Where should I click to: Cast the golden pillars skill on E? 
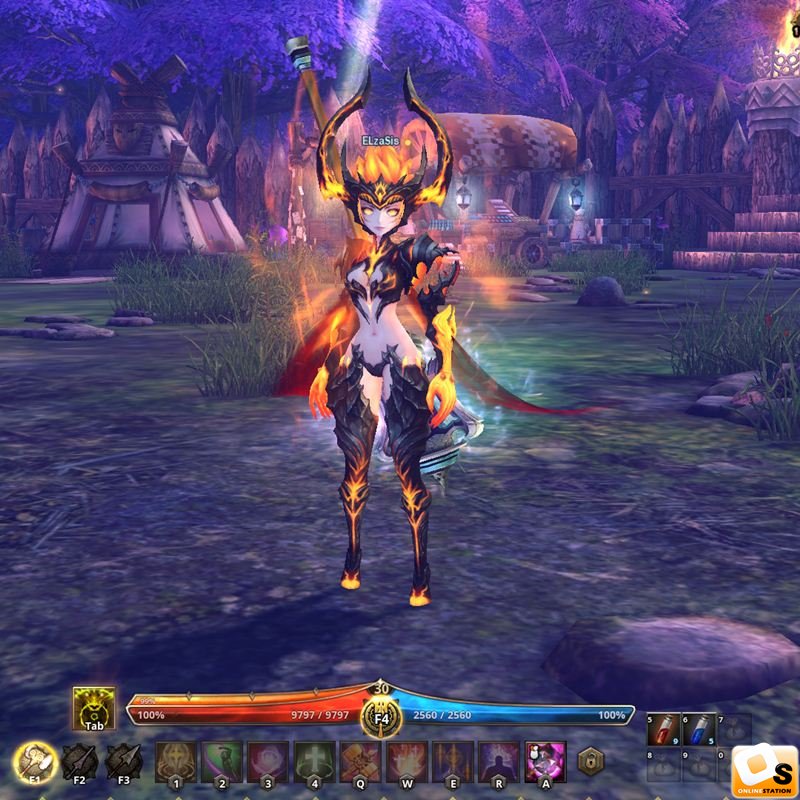click(452, 762)
